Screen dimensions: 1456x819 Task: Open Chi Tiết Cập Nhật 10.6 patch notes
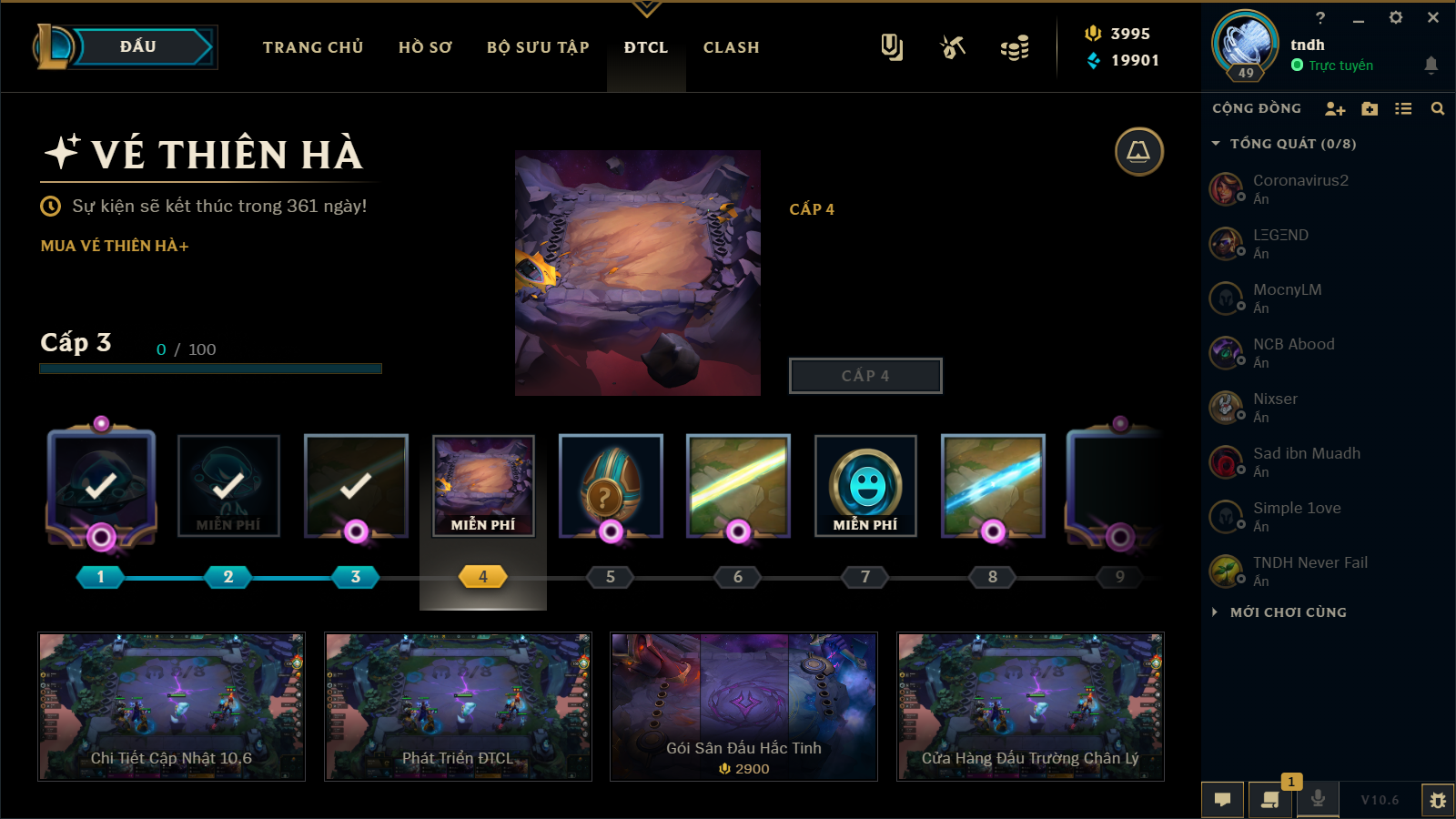[x=171, y=707]
